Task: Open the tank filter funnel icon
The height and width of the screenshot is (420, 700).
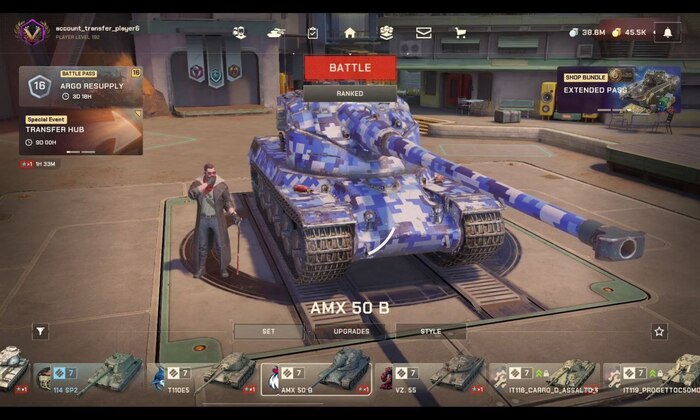Action: pyautogui.click(x=40, y=331)
